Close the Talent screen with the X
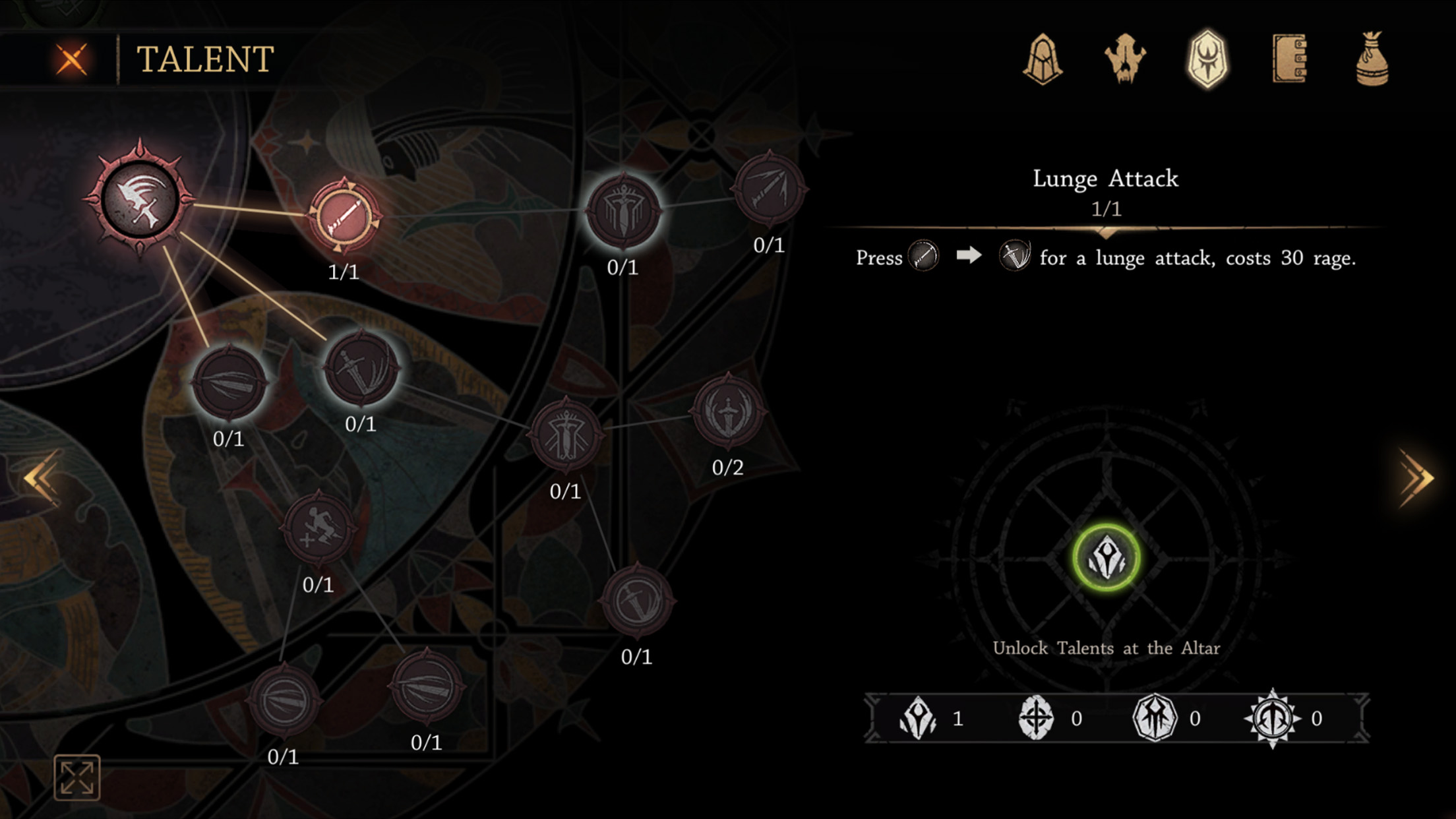This screenshot has height=819, width=1456. (x=72, y=59)
